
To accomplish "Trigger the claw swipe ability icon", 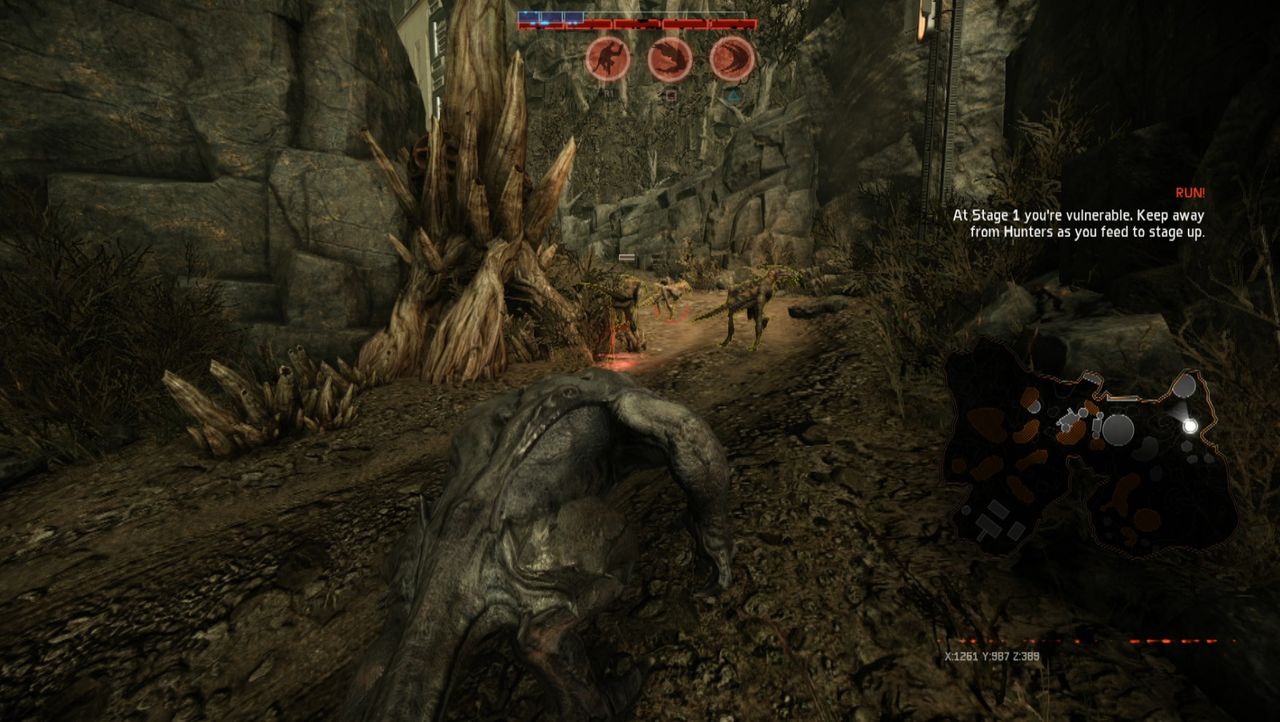I will point(732,59).
